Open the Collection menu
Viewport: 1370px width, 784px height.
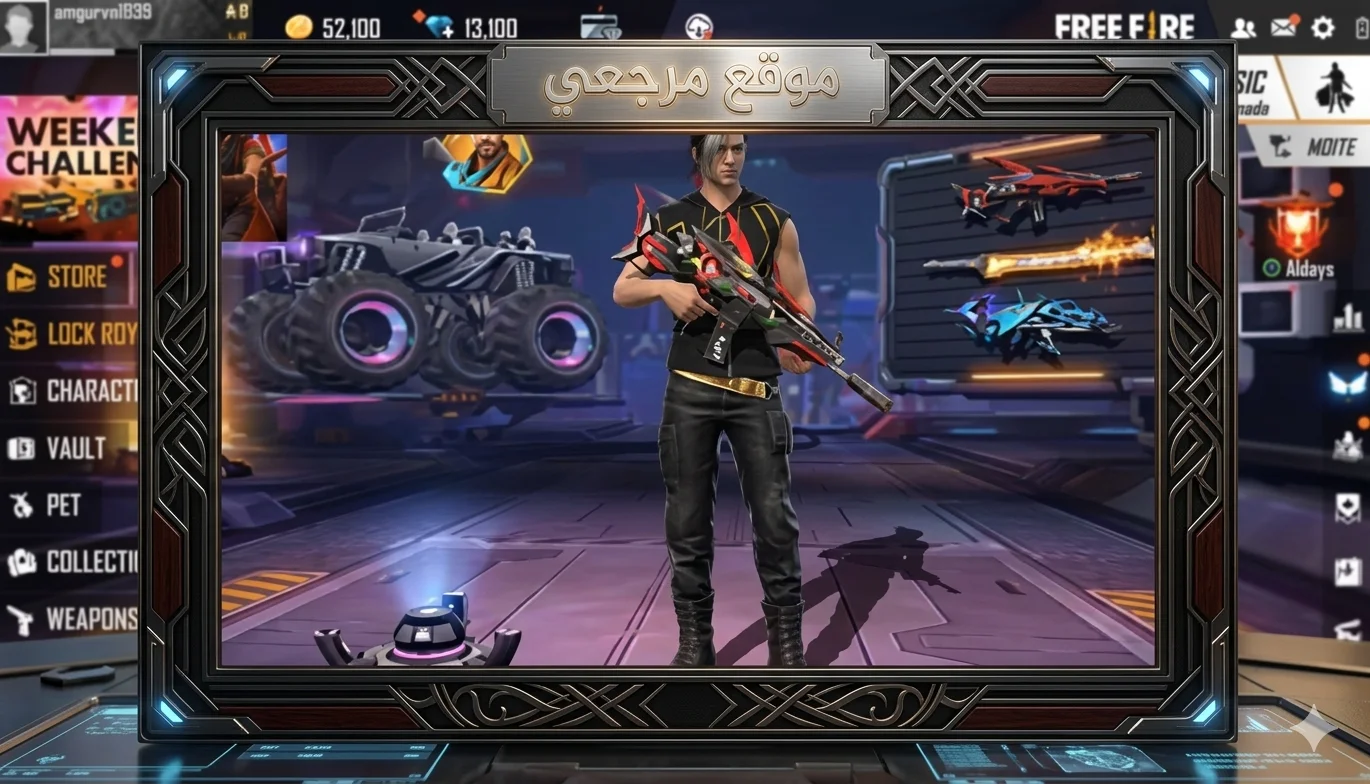70,562
